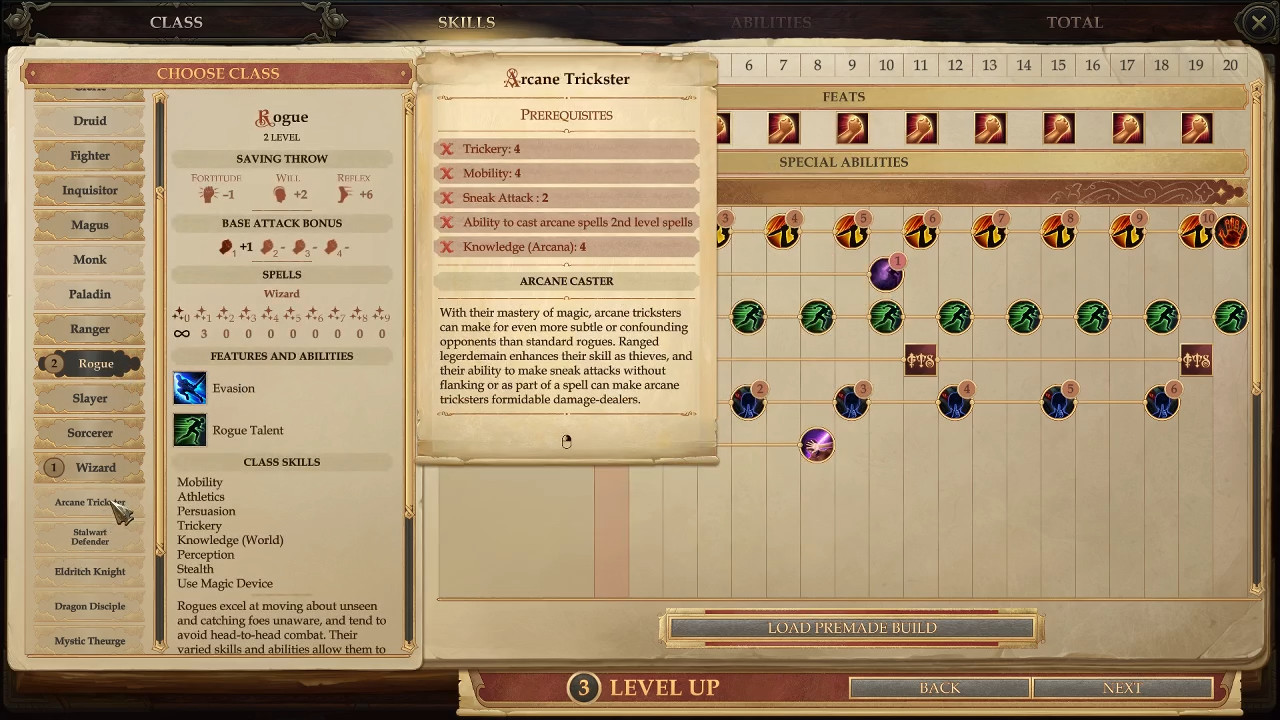This screenshot has height=720, width=1280.
Task: Close the level up window
Action: click(x=1258, y=22)
